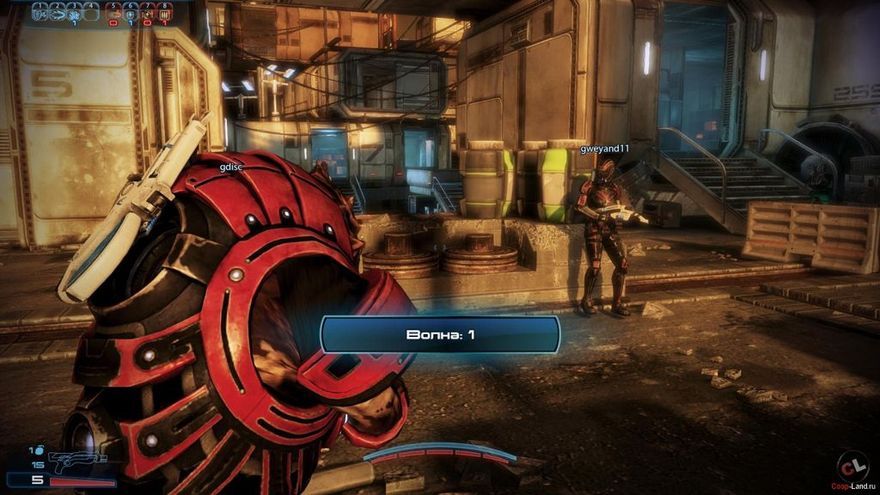
Task: Fire the missile launcher consumable in slot 5
Action: click(x=114, y=11)
